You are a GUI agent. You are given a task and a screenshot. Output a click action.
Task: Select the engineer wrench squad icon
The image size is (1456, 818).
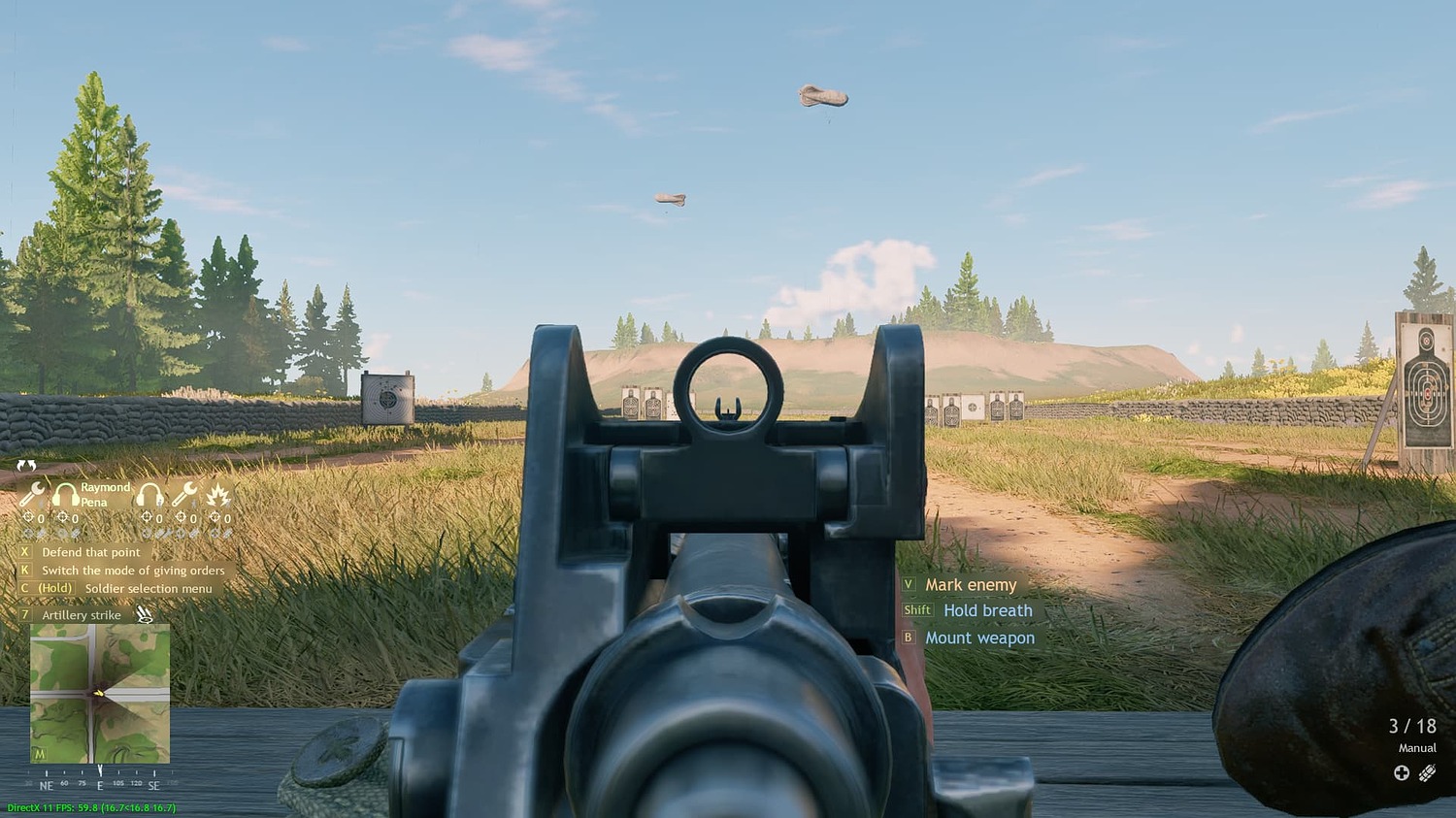(30, 495)
